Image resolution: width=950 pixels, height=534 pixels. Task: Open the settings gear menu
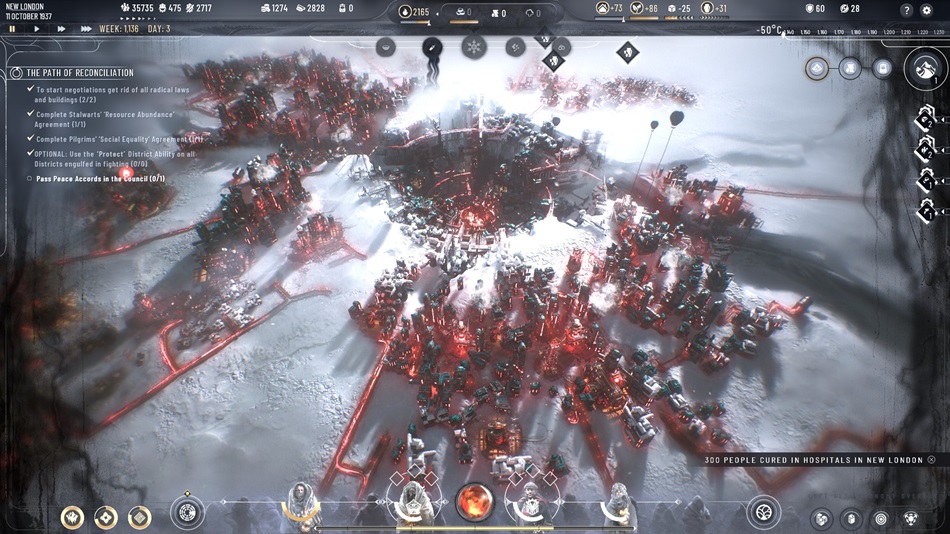point(926,9)
